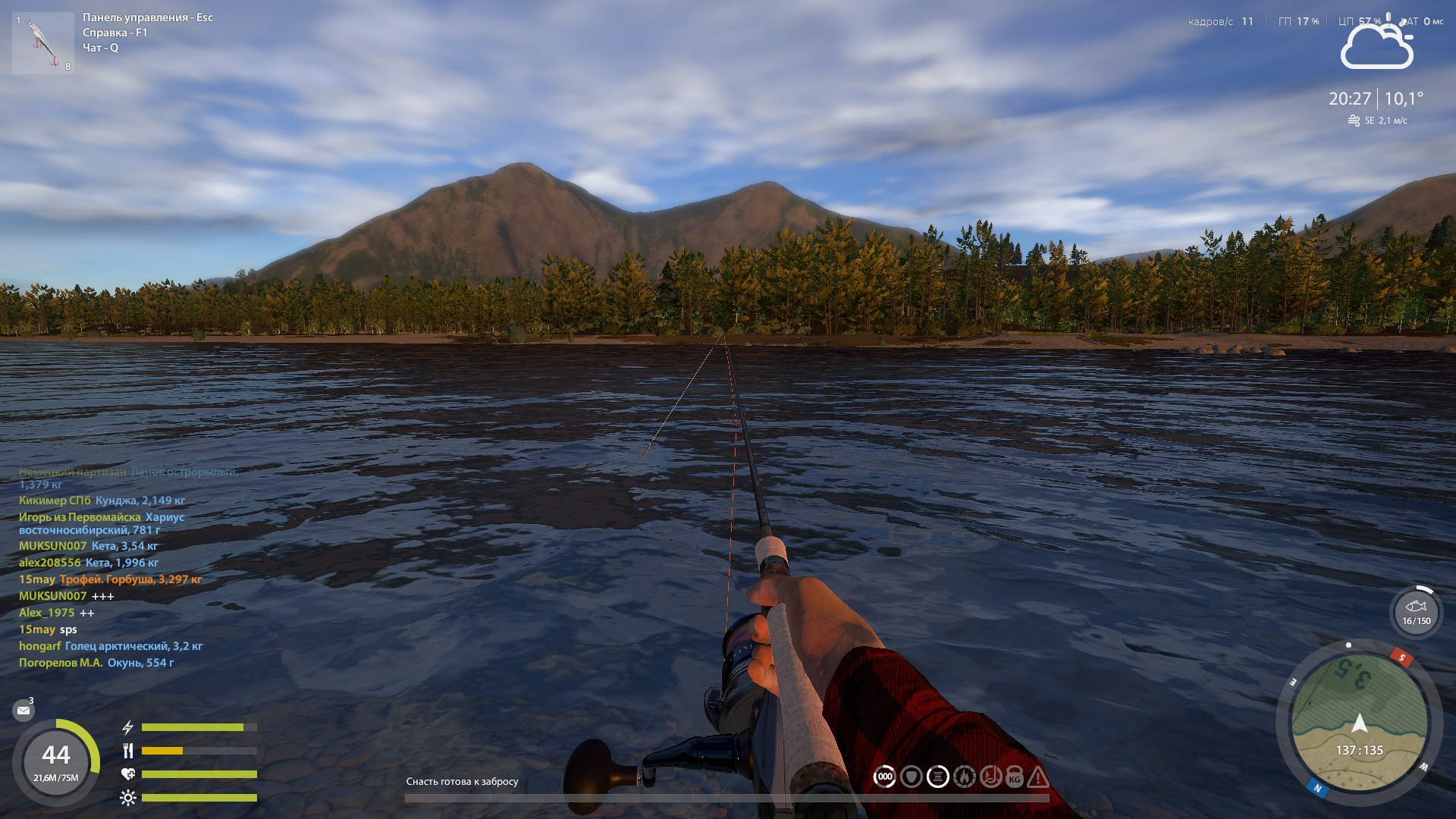Open the mail envelope with 3 messages
The image size is (1456, 819).
tap(24, 711)
